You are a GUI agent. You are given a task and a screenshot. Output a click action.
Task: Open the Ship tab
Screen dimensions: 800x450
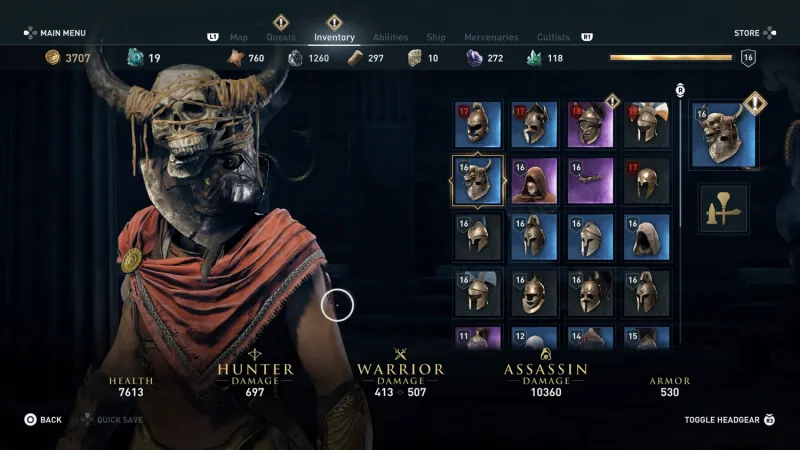click(436, 37)
